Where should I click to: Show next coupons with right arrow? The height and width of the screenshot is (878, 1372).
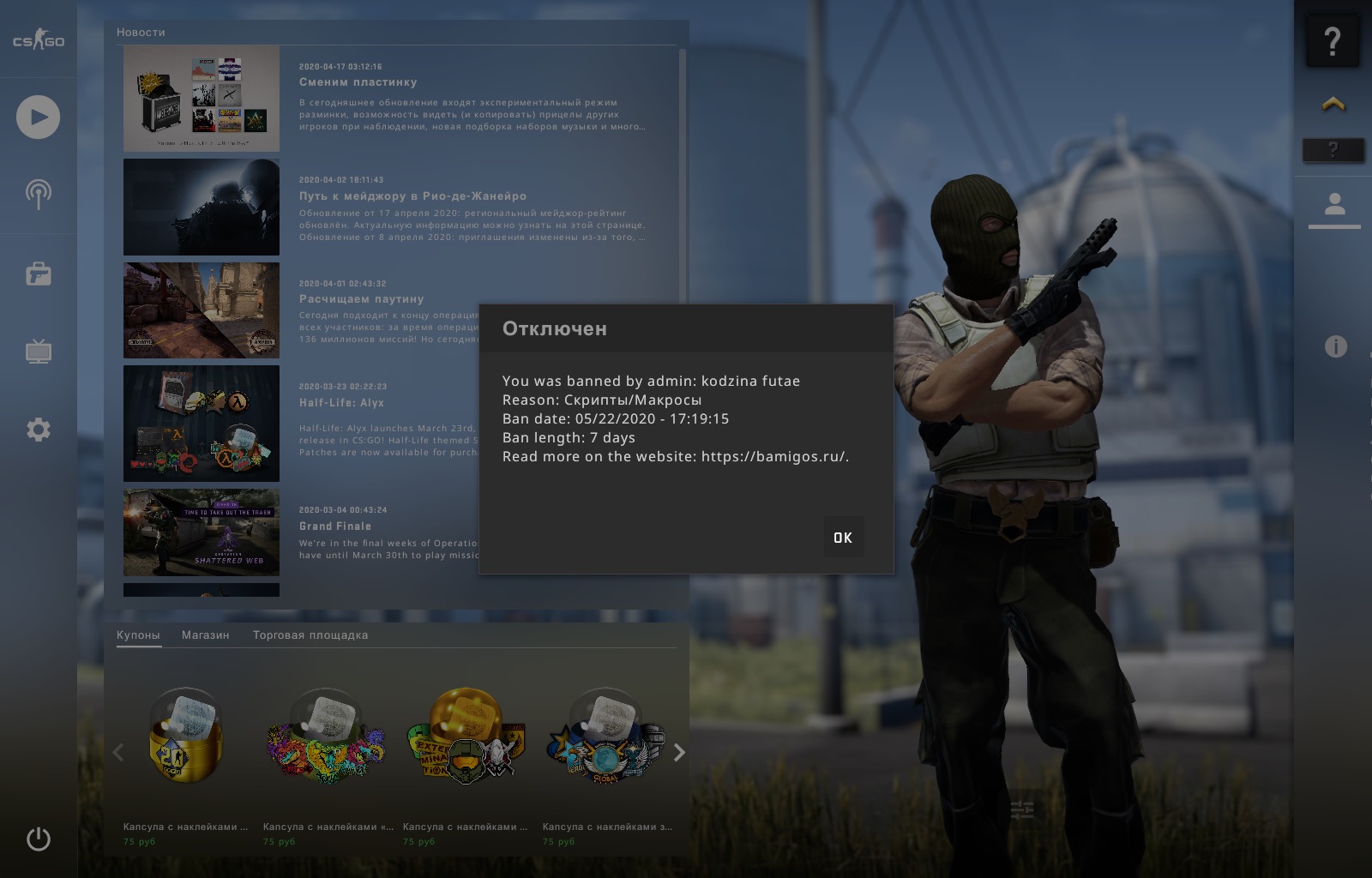679,753
